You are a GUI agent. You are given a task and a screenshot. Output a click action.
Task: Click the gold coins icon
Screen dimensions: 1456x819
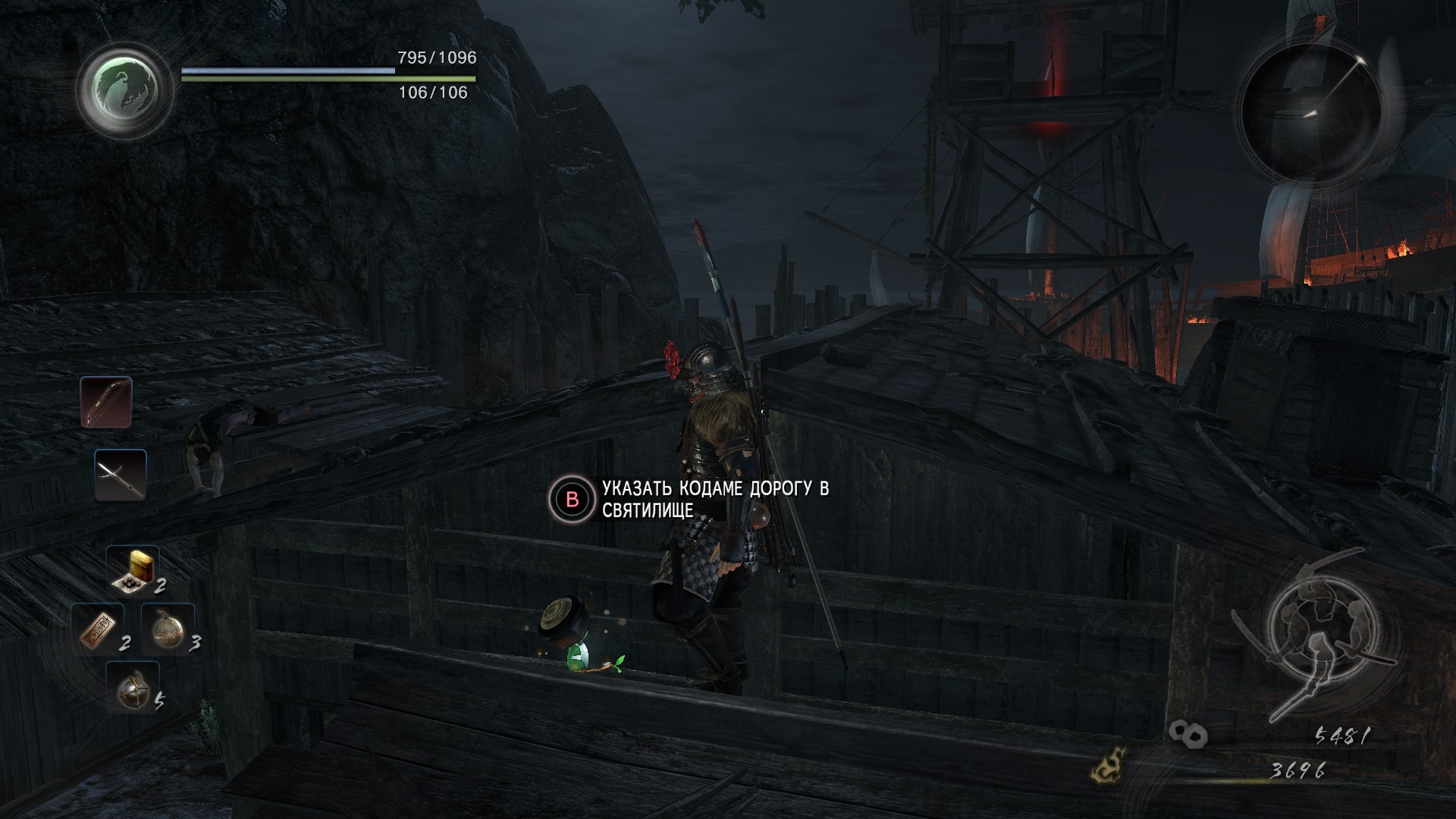(1188, 733)
